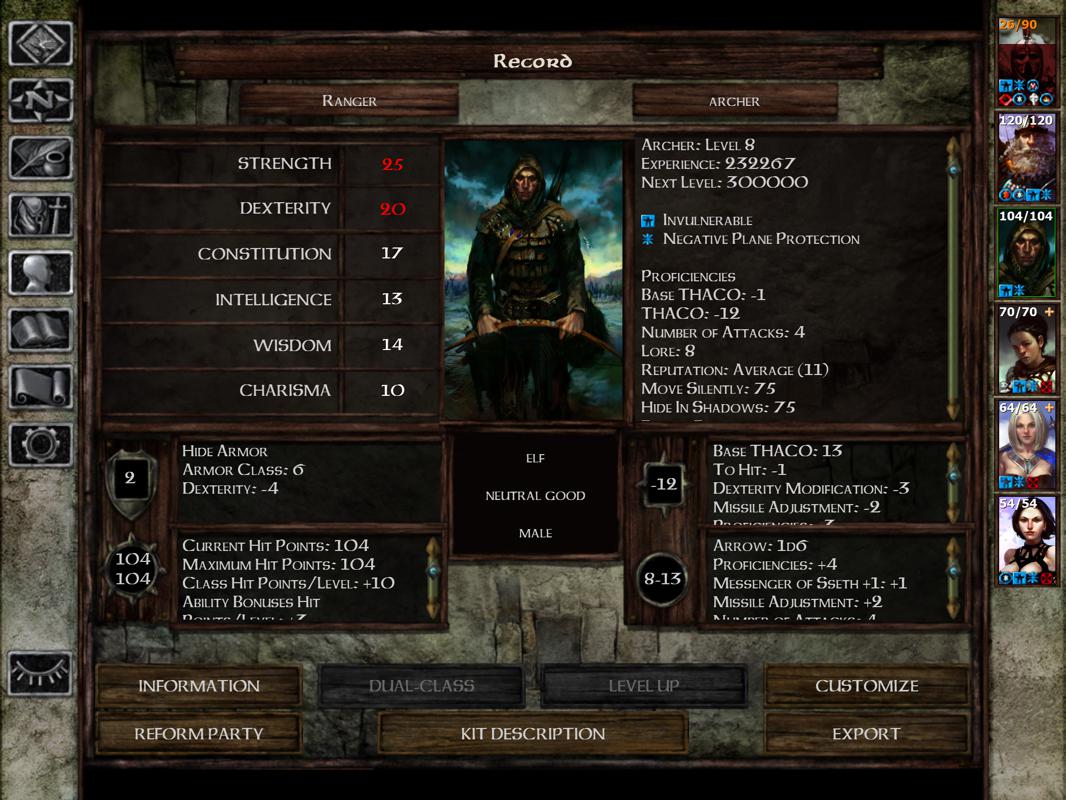
Task: Open the Information screen
Action: [x=198, y=686]
